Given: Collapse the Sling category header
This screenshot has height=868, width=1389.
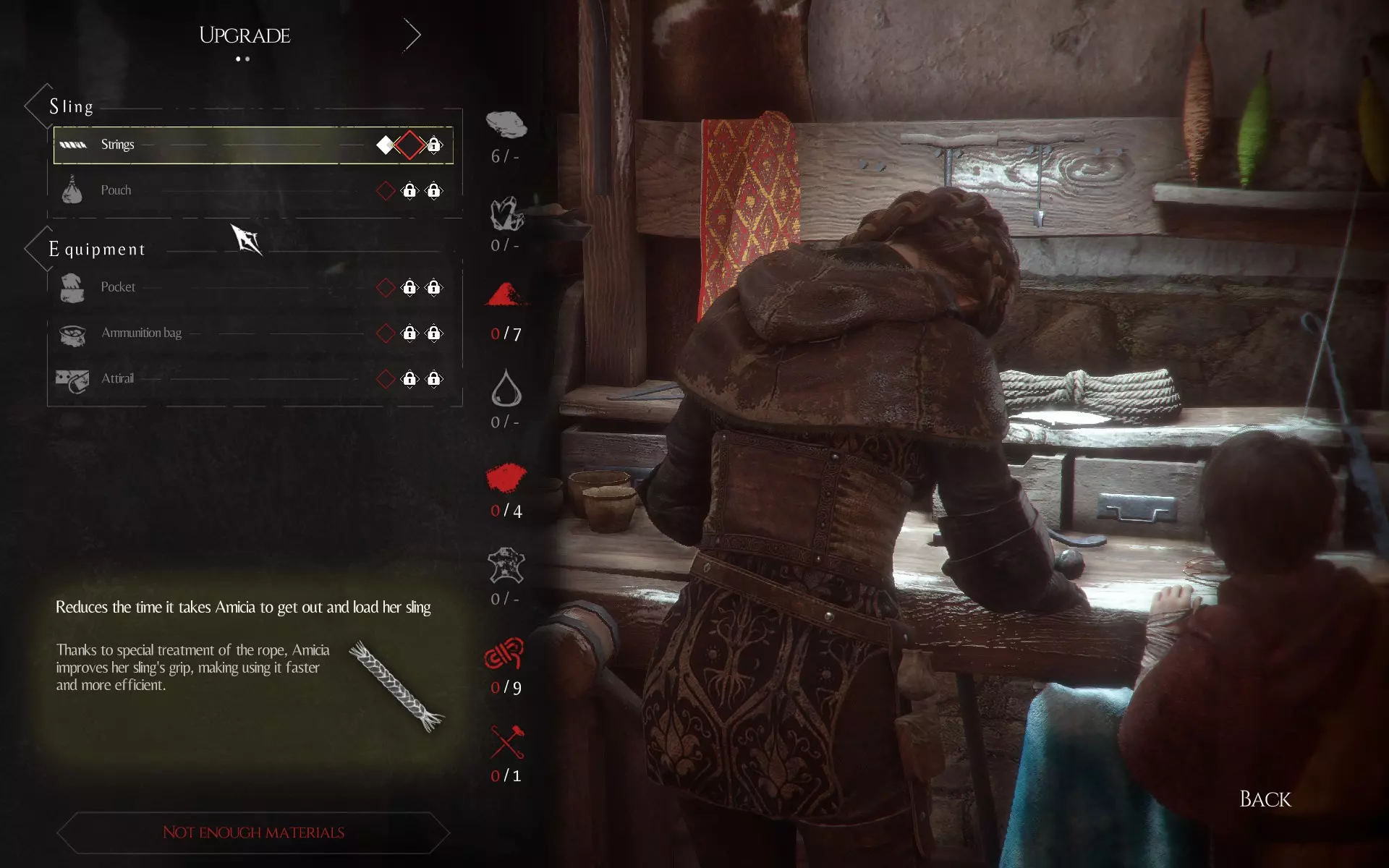Looking at the screenshot, I should tap(71, 107).
